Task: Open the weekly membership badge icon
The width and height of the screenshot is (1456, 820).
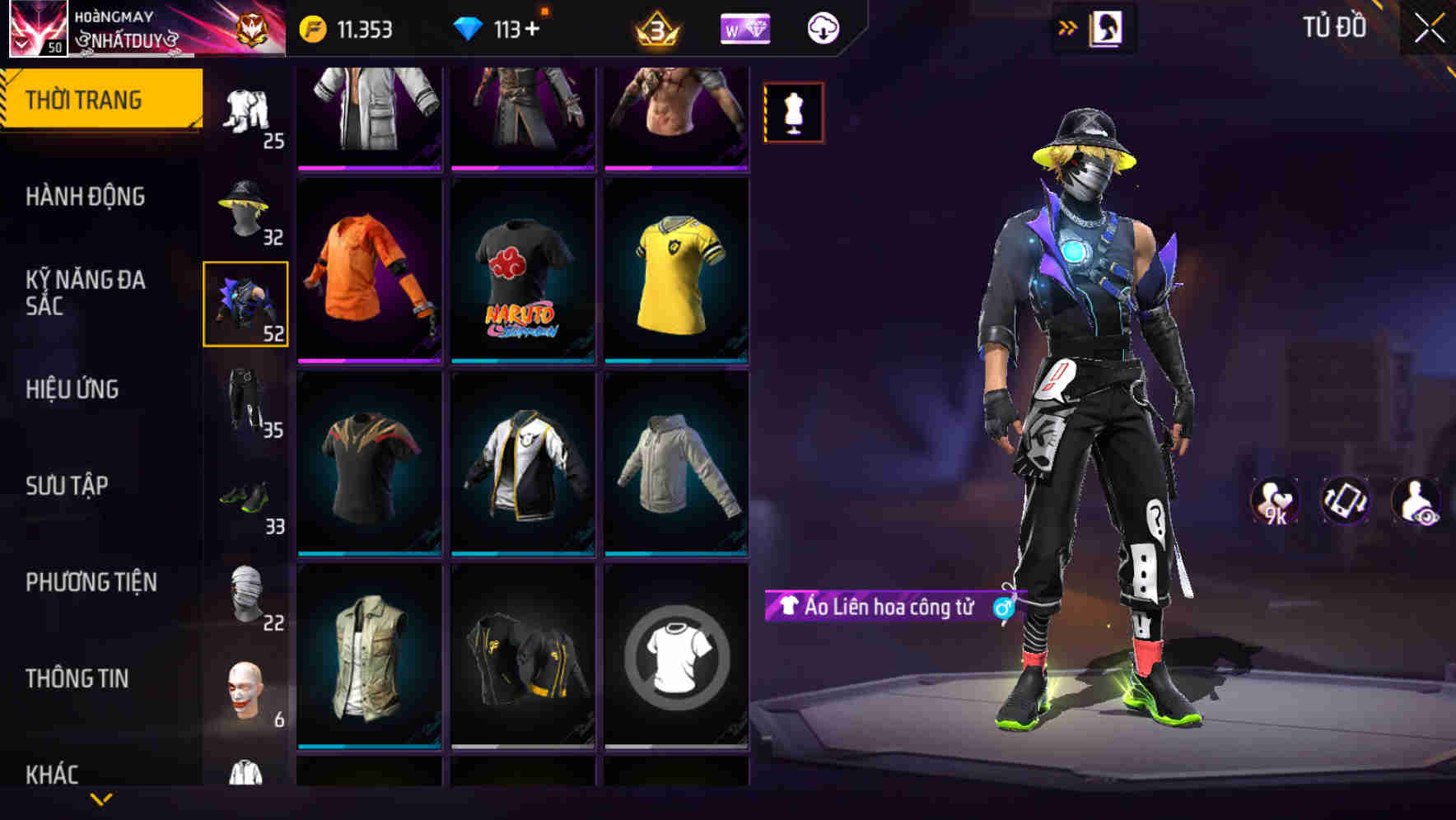Action: 744,27
